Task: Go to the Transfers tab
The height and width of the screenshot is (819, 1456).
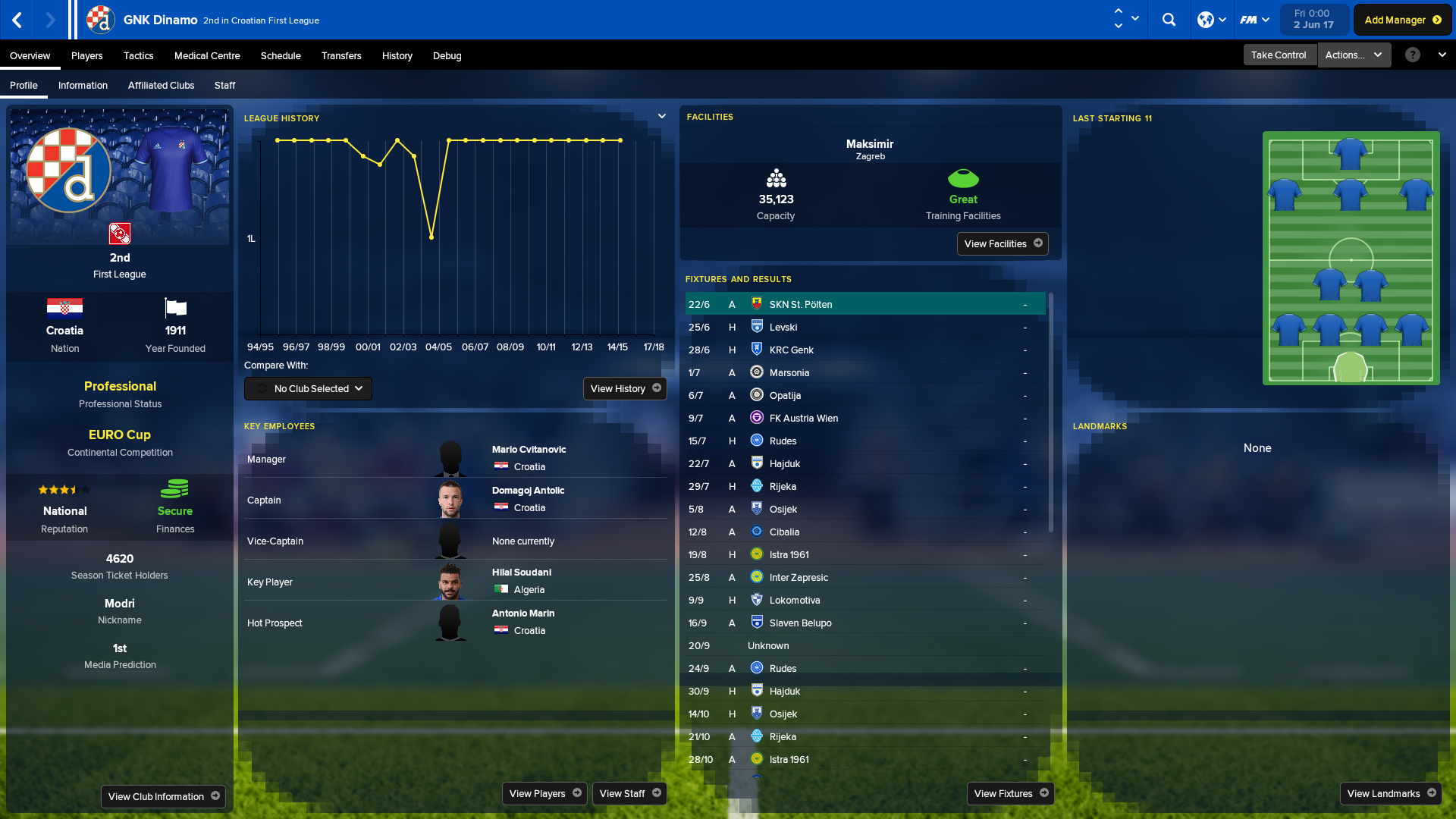Action: (x=340, y=55)
